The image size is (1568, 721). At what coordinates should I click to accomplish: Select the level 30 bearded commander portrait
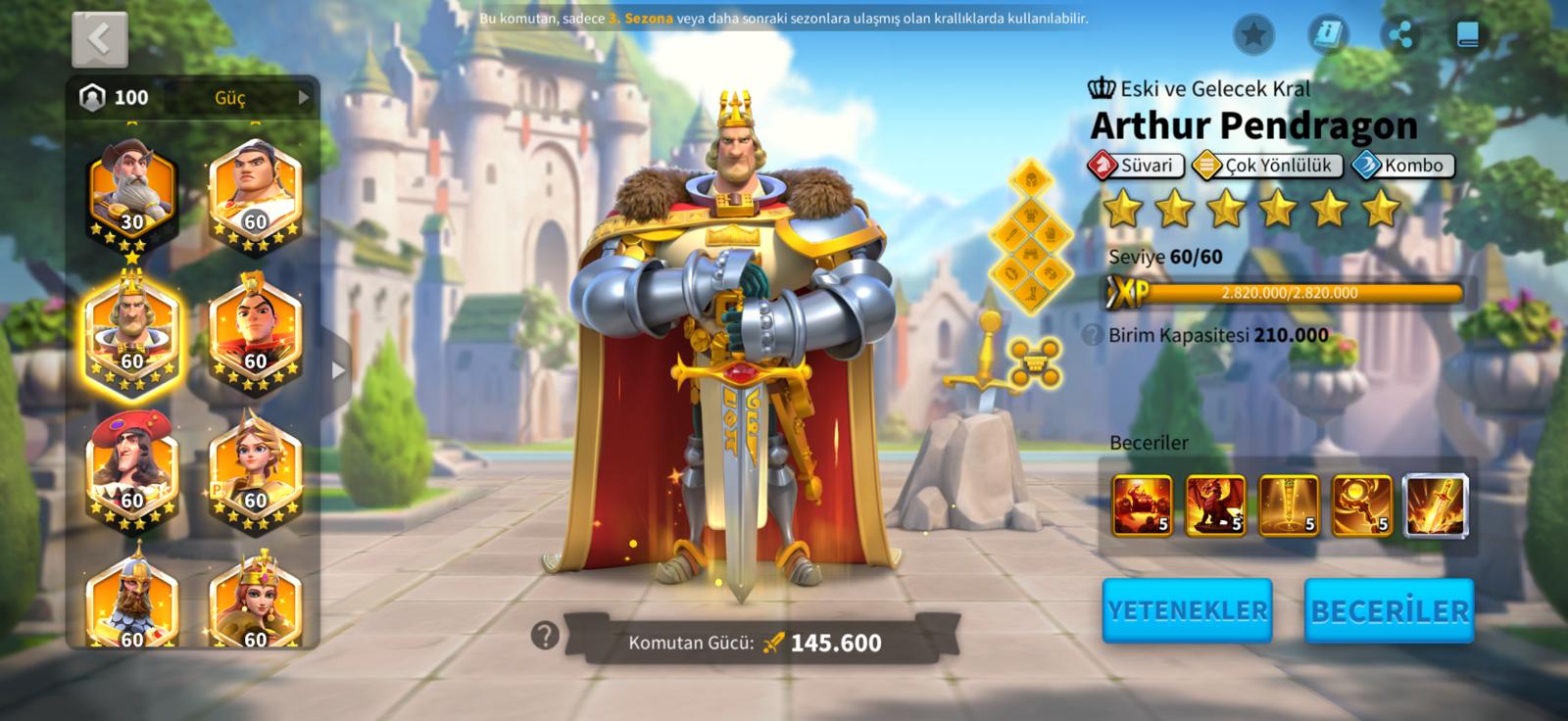coord(132,193)
